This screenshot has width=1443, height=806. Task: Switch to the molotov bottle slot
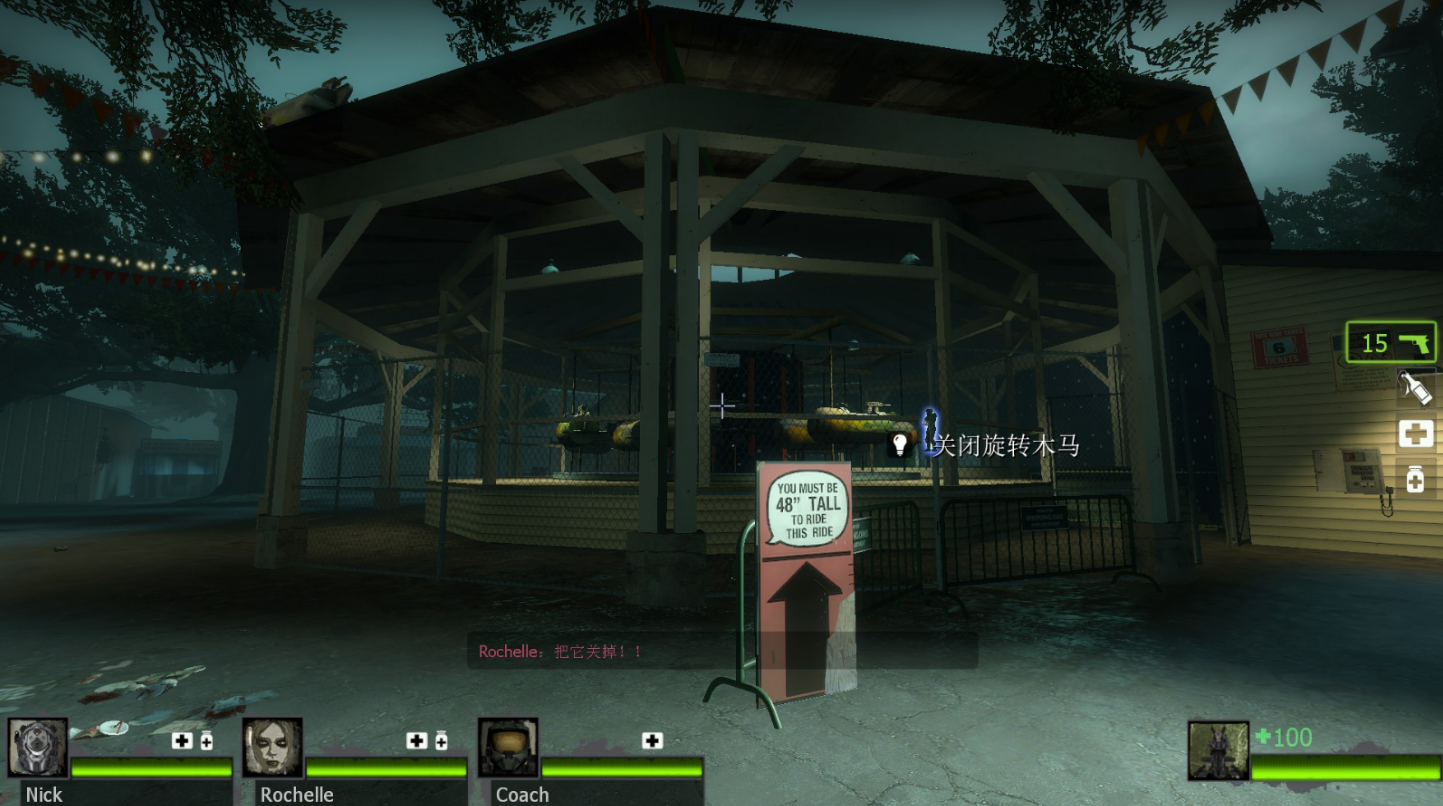[1415, 388]
